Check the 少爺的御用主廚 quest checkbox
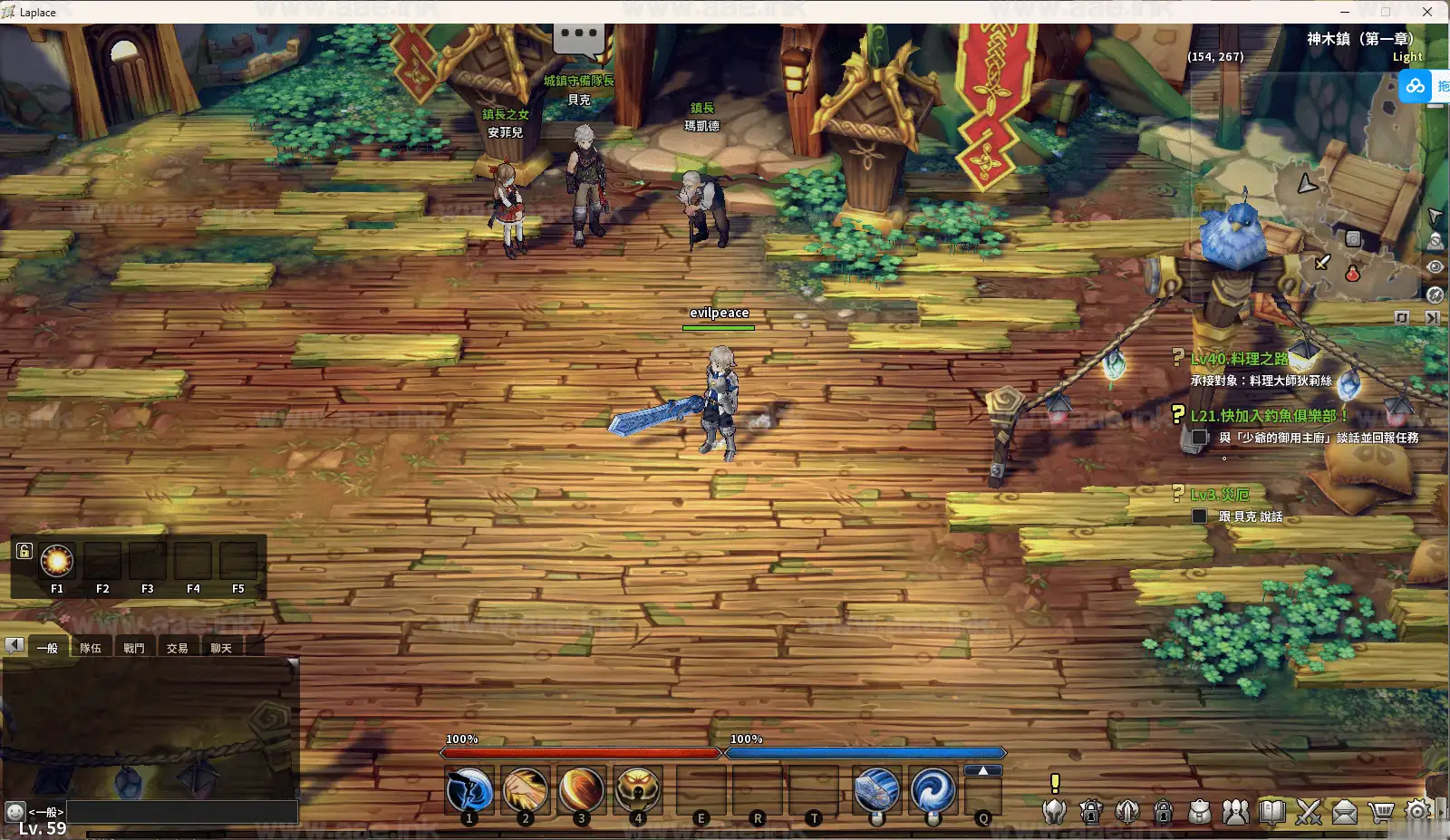Viewport: 1450px width, 840px height. point(1201,438)
